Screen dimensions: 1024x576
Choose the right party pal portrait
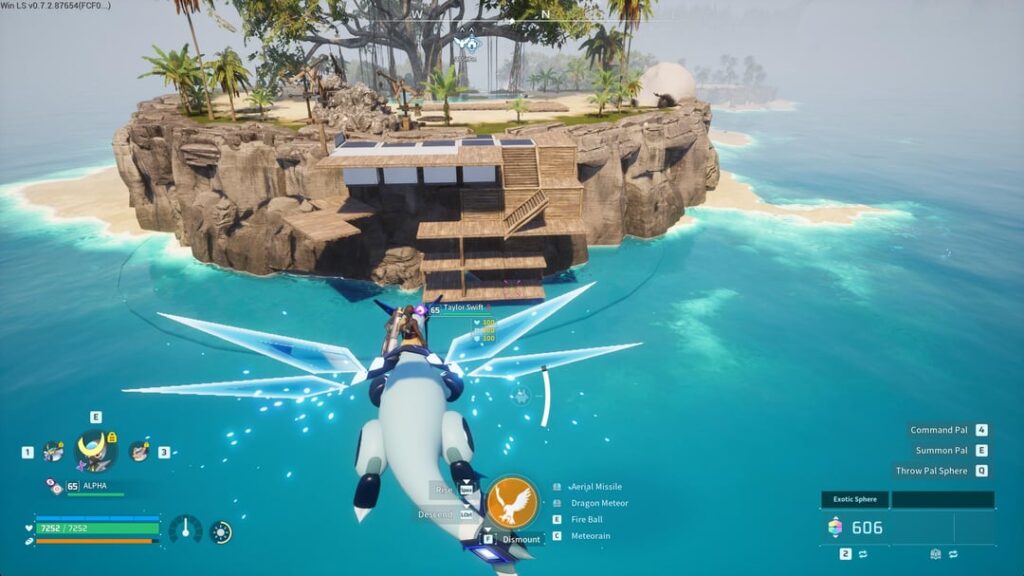(x=138, y=452)
